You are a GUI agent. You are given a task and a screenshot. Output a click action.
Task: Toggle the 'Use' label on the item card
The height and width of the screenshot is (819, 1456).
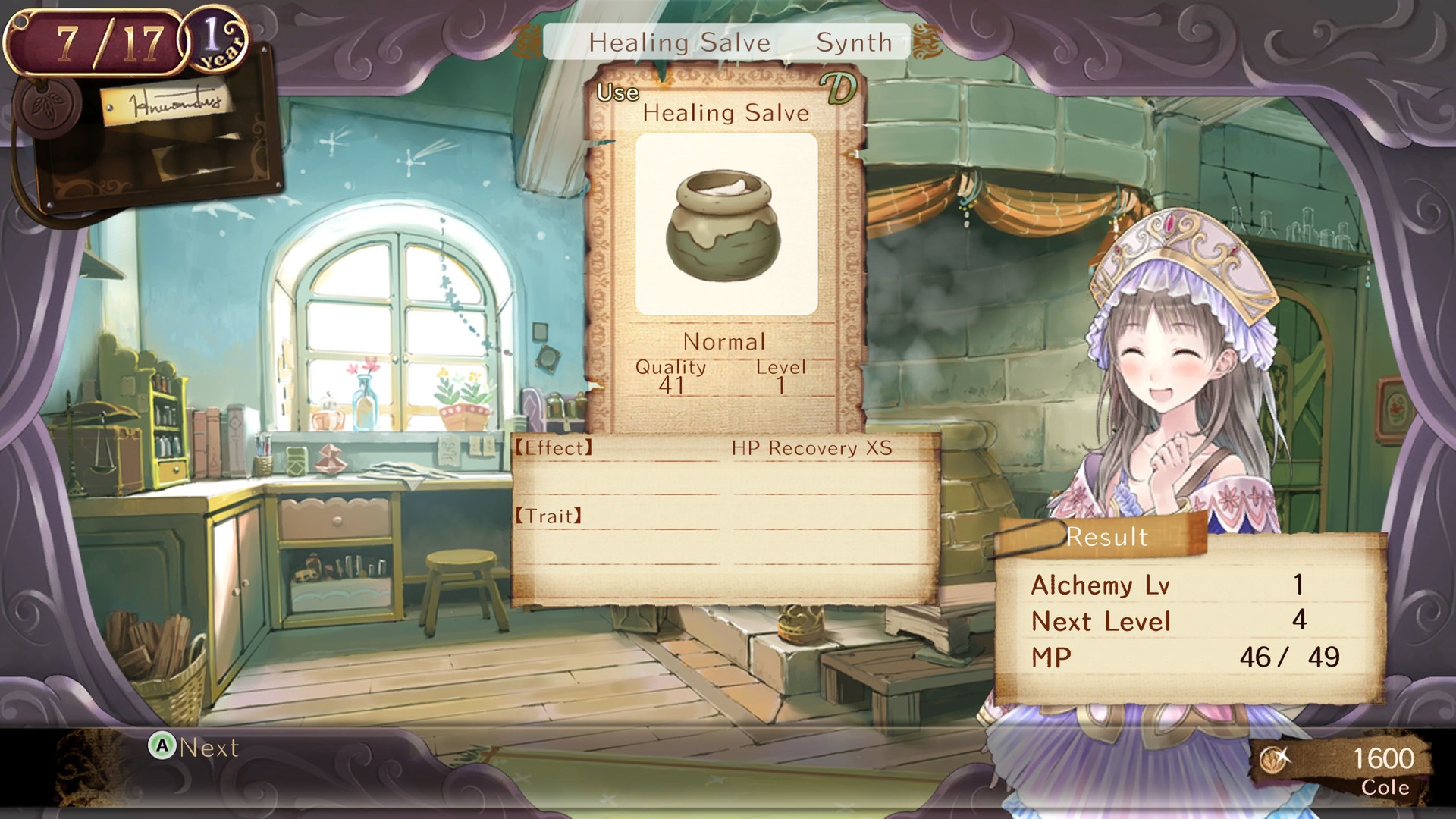point(620,93)
